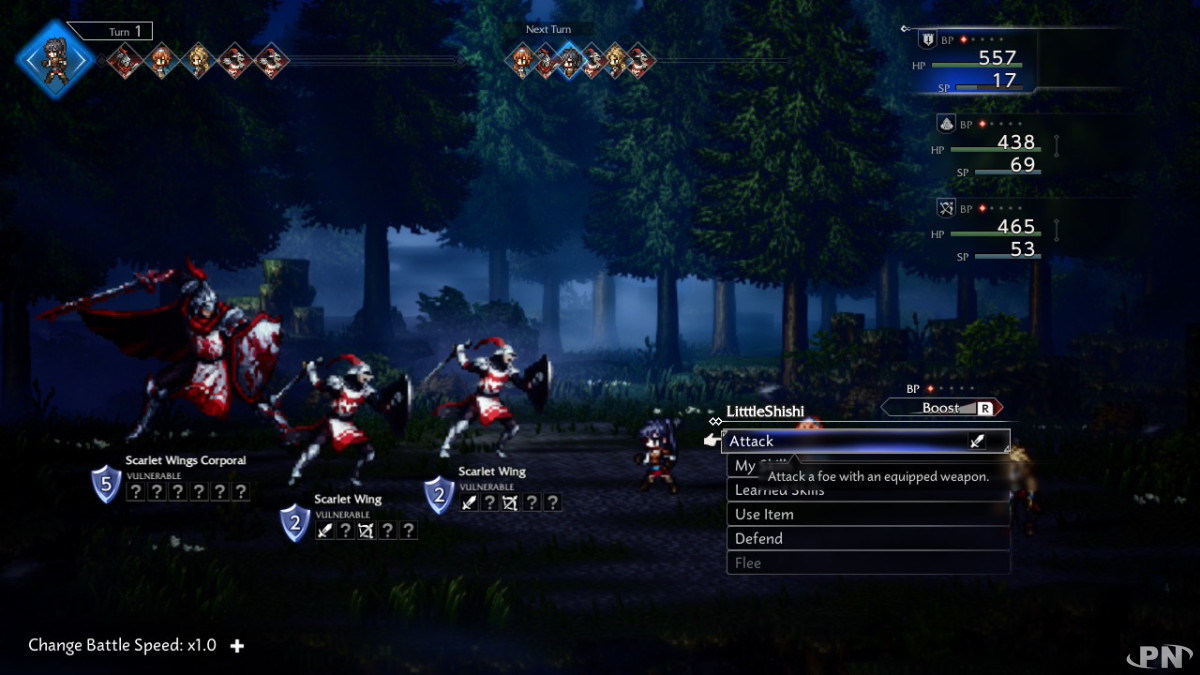
Task: Choose the Use Item command
Action: coord(866,514)
